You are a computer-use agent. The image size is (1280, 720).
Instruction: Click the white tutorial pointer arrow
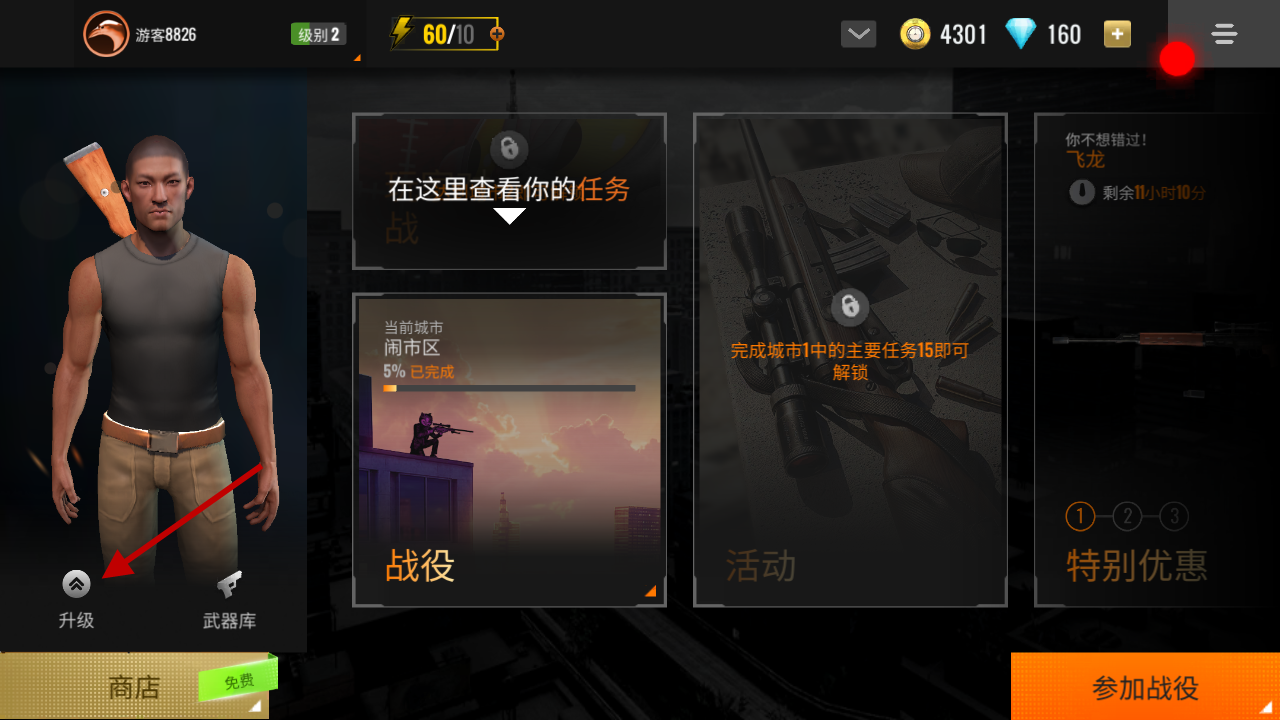(510, 212)
